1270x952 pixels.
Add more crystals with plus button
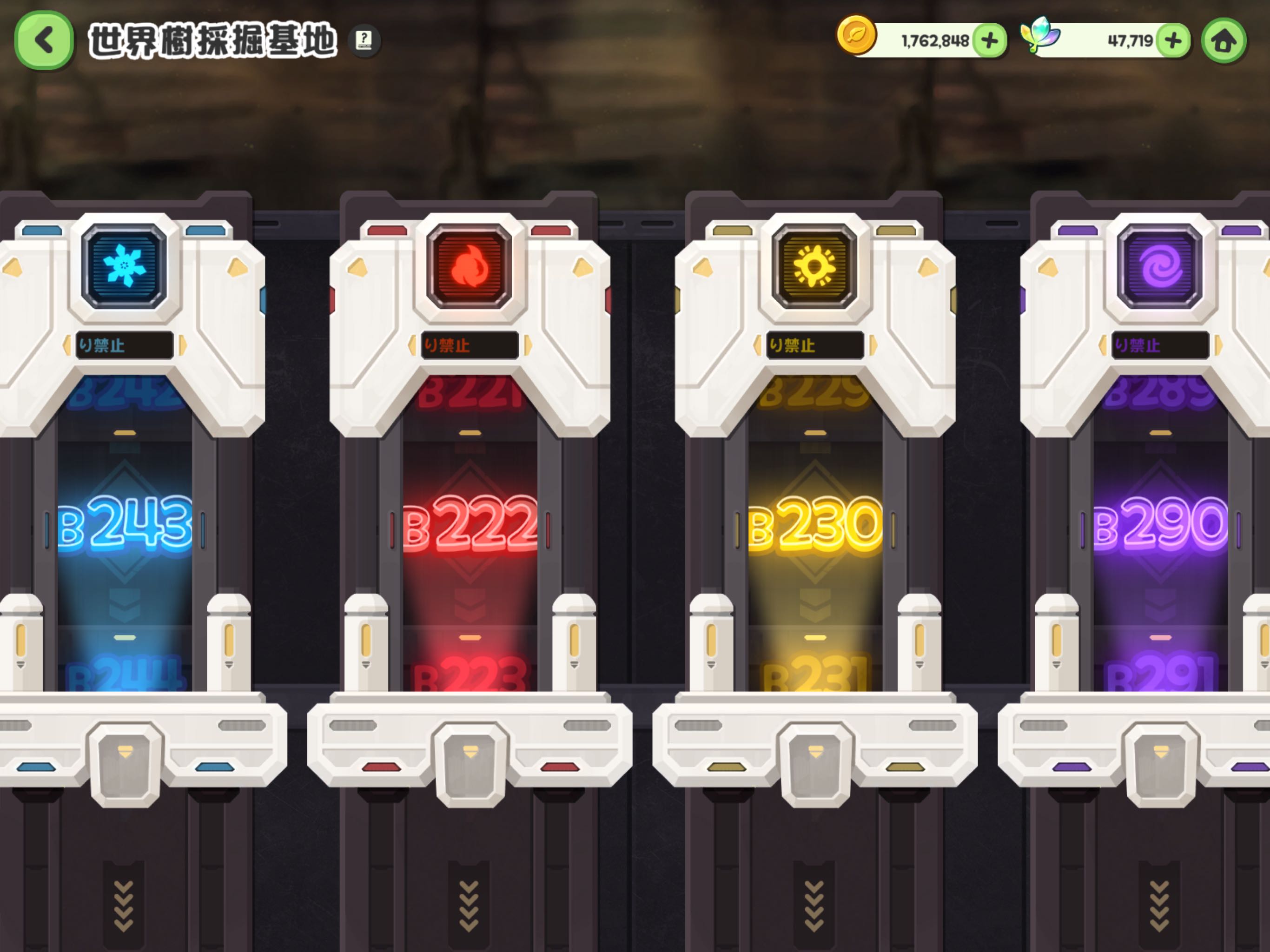(x=1173, y=41)
